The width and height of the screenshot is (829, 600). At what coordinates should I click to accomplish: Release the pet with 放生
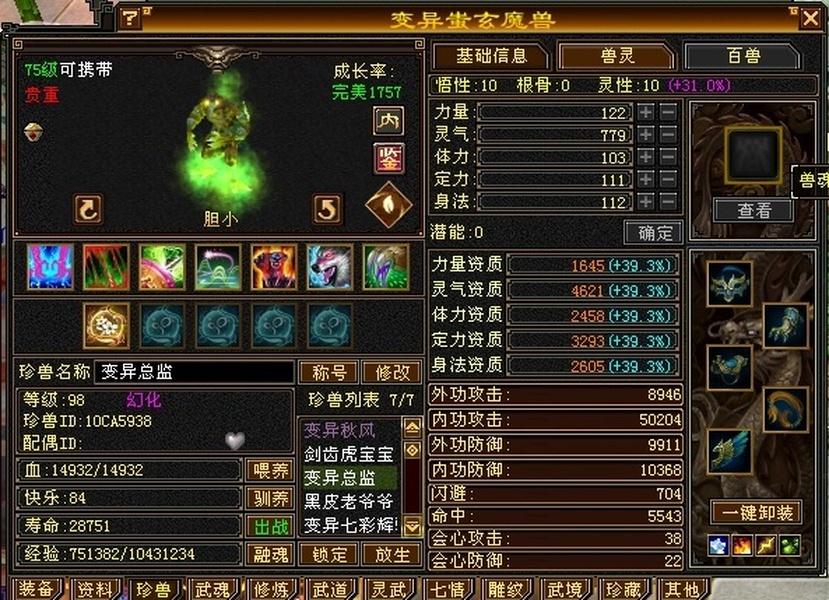(x=392, y=554)
